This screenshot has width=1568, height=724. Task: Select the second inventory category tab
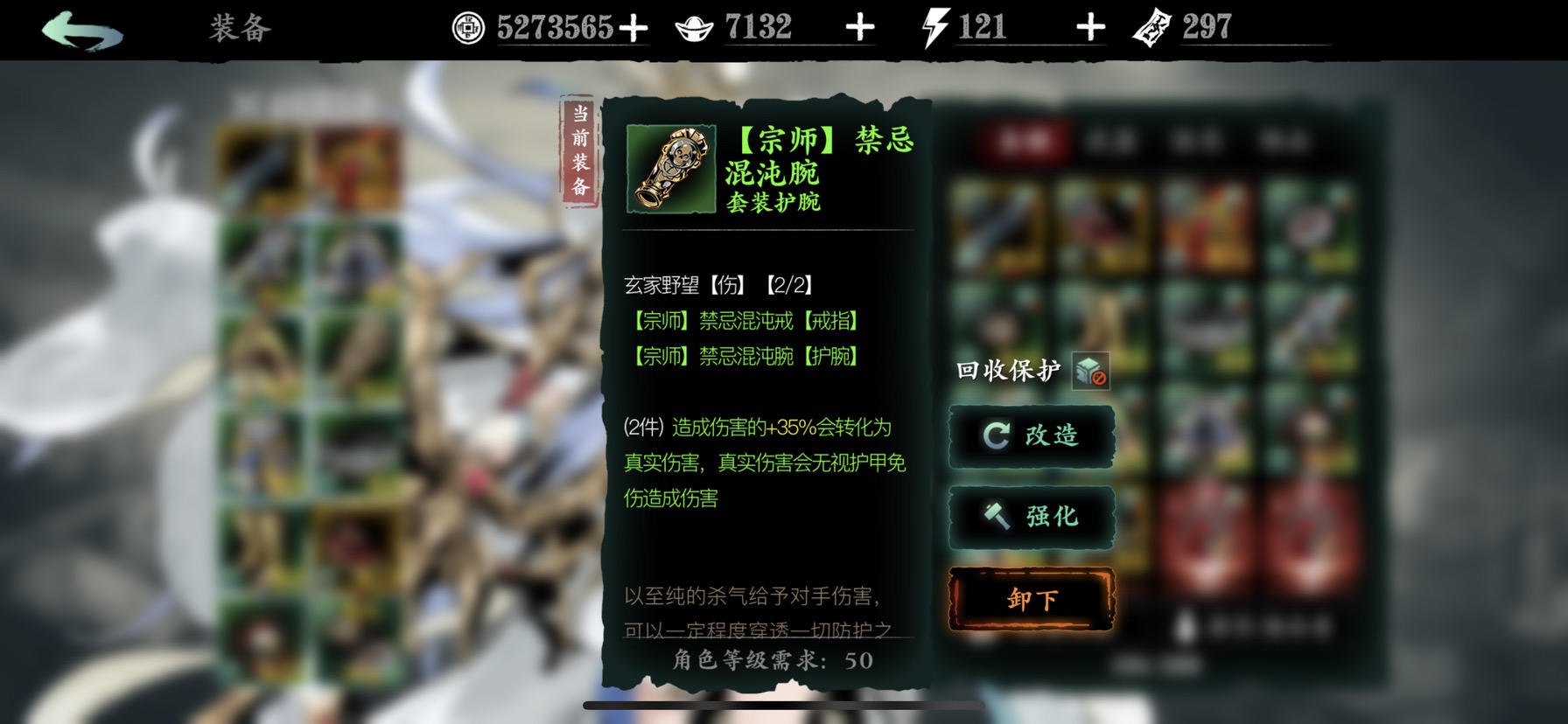pos(1111,140)
